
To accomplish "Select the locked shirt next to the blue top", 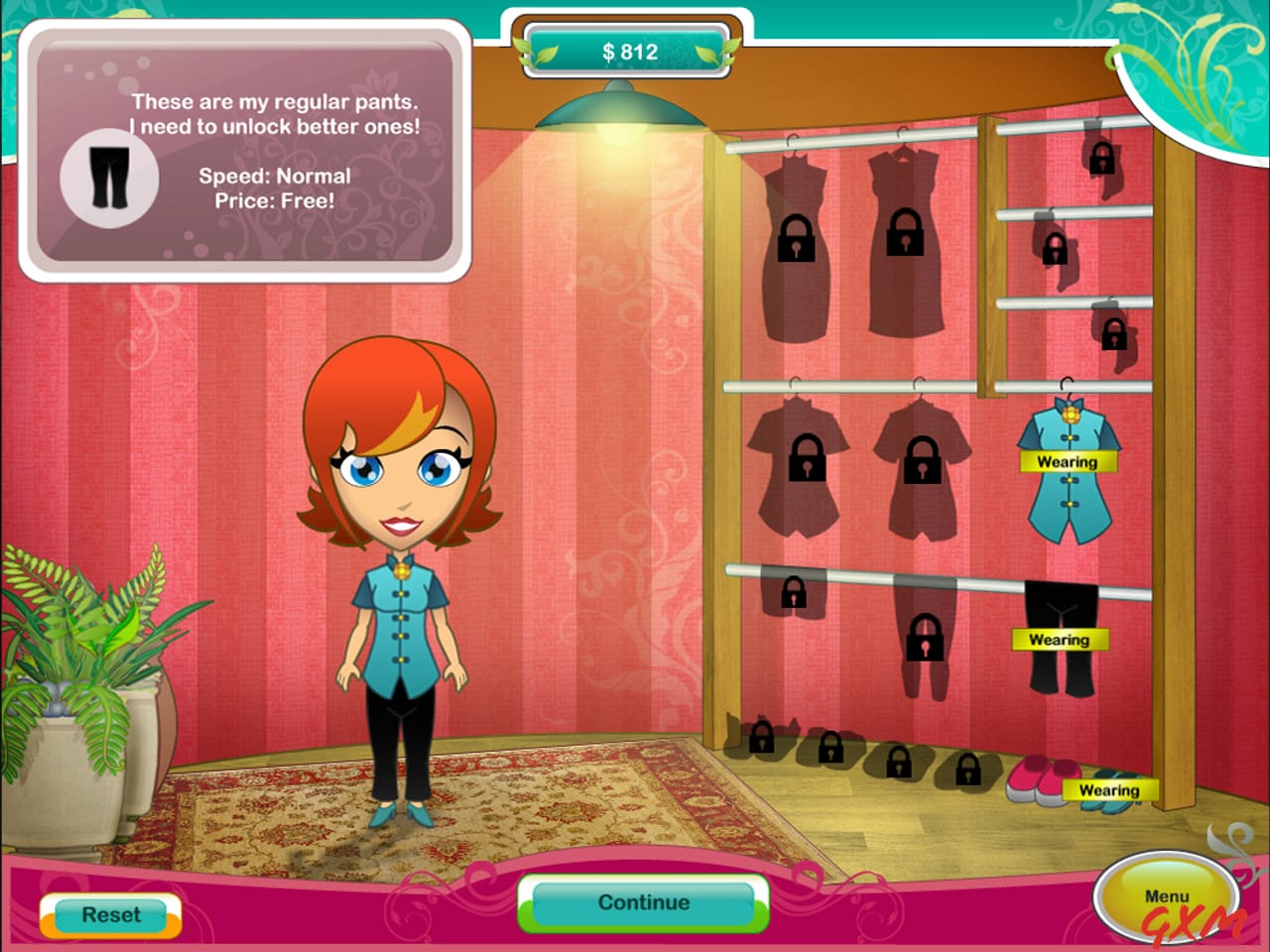I will tap(923, 461).
